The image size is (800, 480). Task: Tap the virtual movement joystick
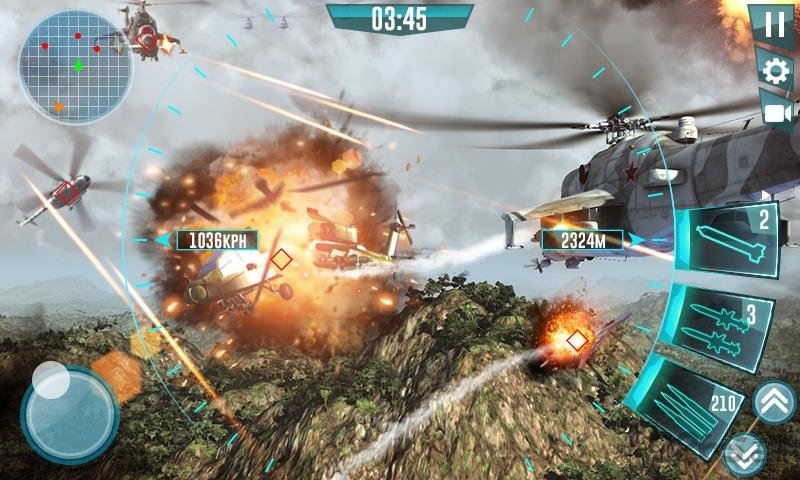click(x=70, y=413)
